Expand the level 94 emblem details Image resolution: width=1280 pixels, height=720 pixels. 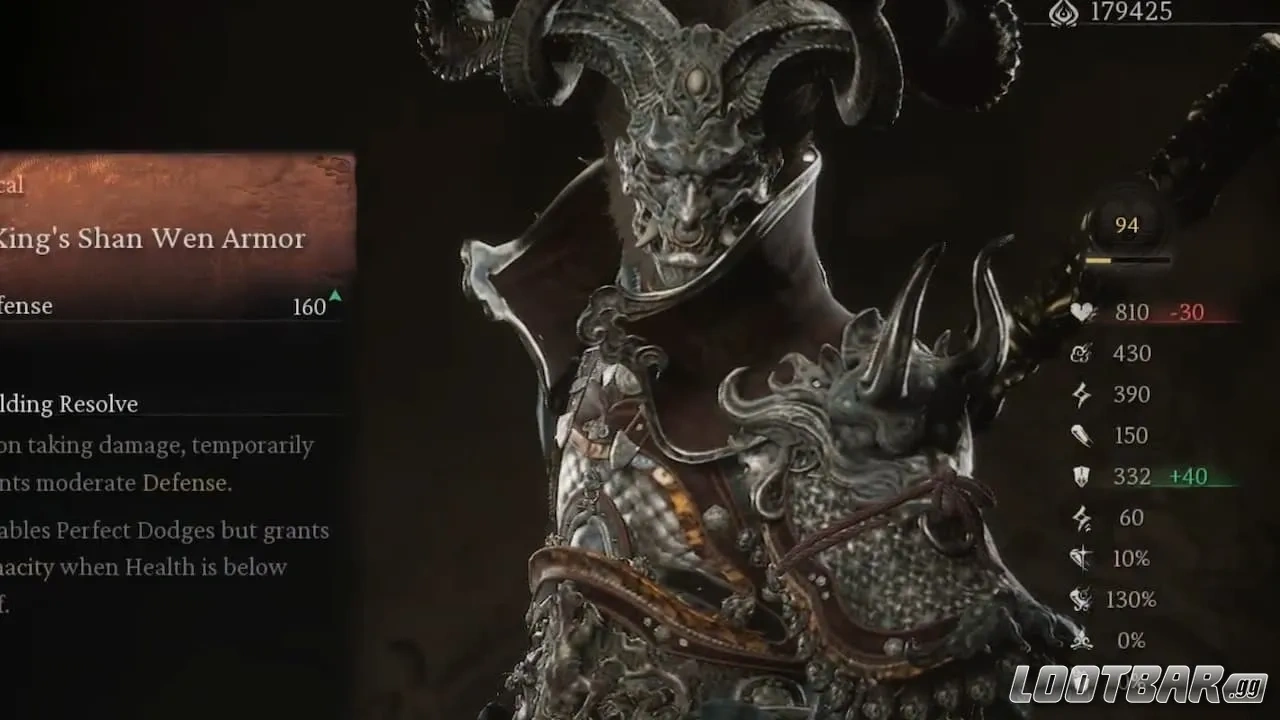pos(1127,225)
